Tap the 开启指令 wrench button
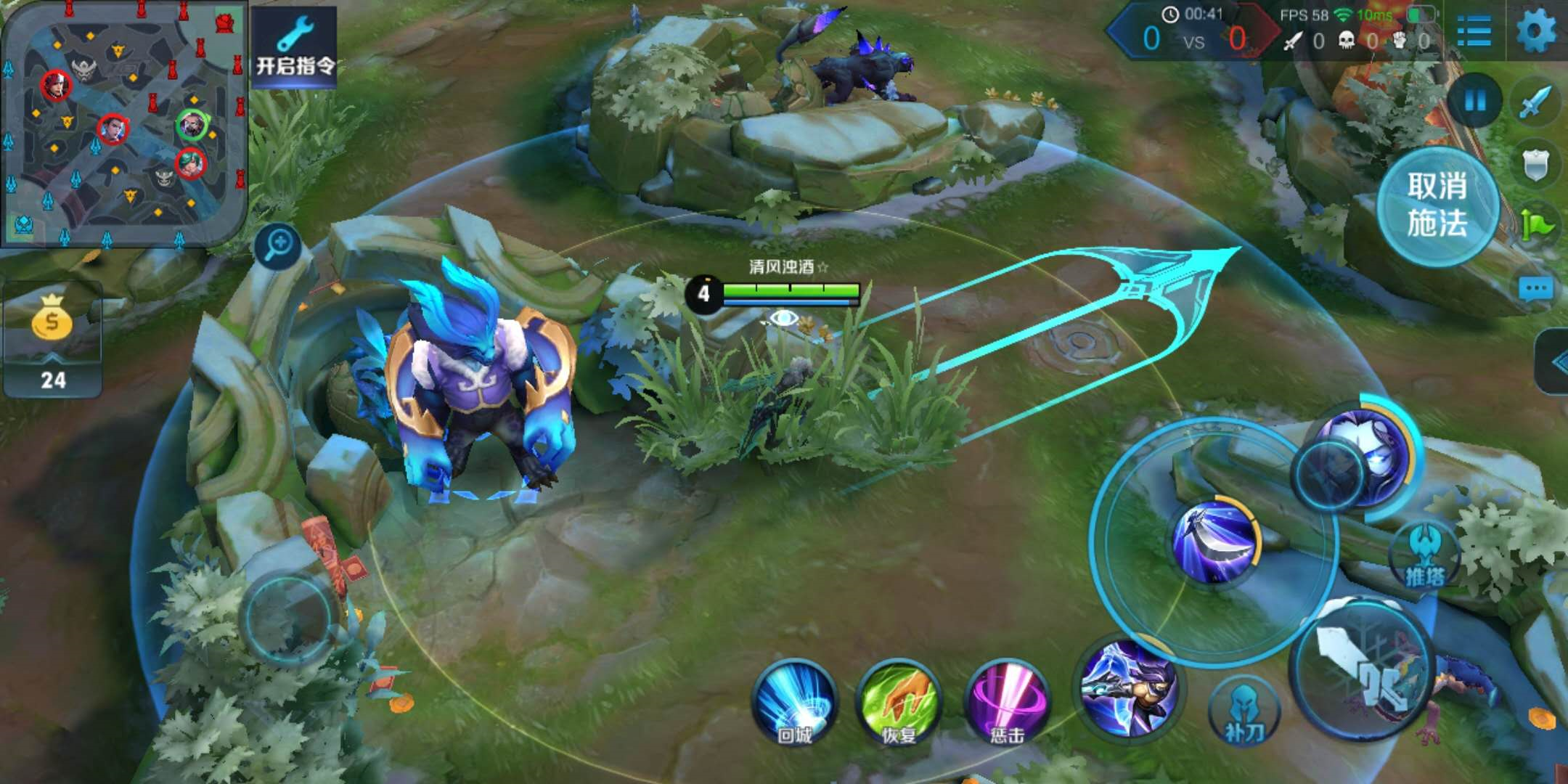 [x=294, y=47]
